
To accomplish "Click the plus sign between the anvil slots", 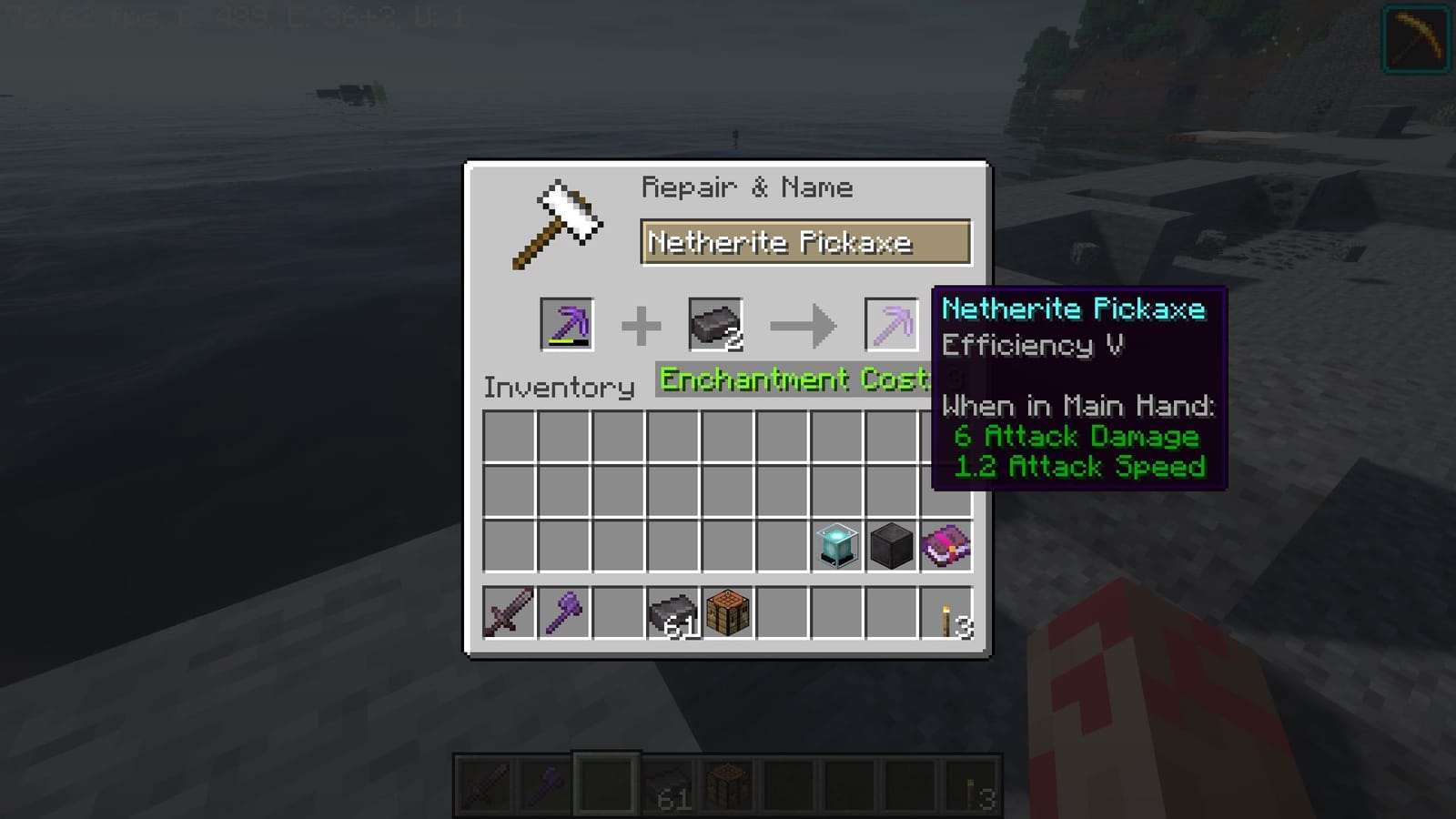I will coord(642,324).
